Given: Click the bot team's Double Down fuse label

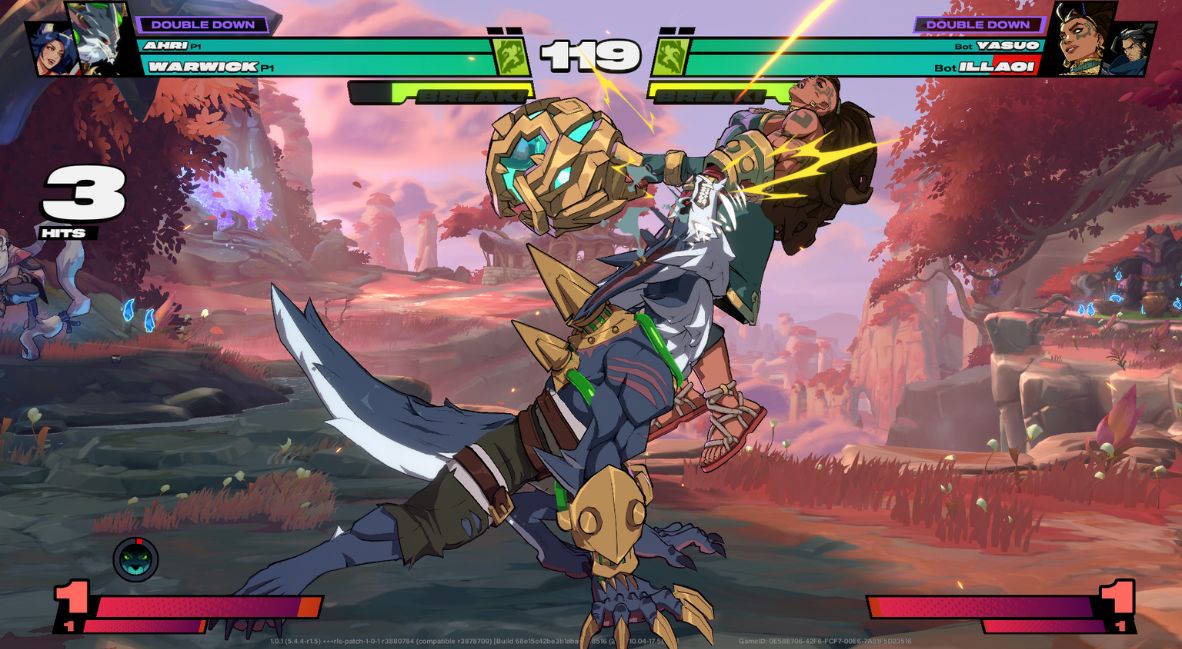Looking at the screenshot, I should click(978, 24).
